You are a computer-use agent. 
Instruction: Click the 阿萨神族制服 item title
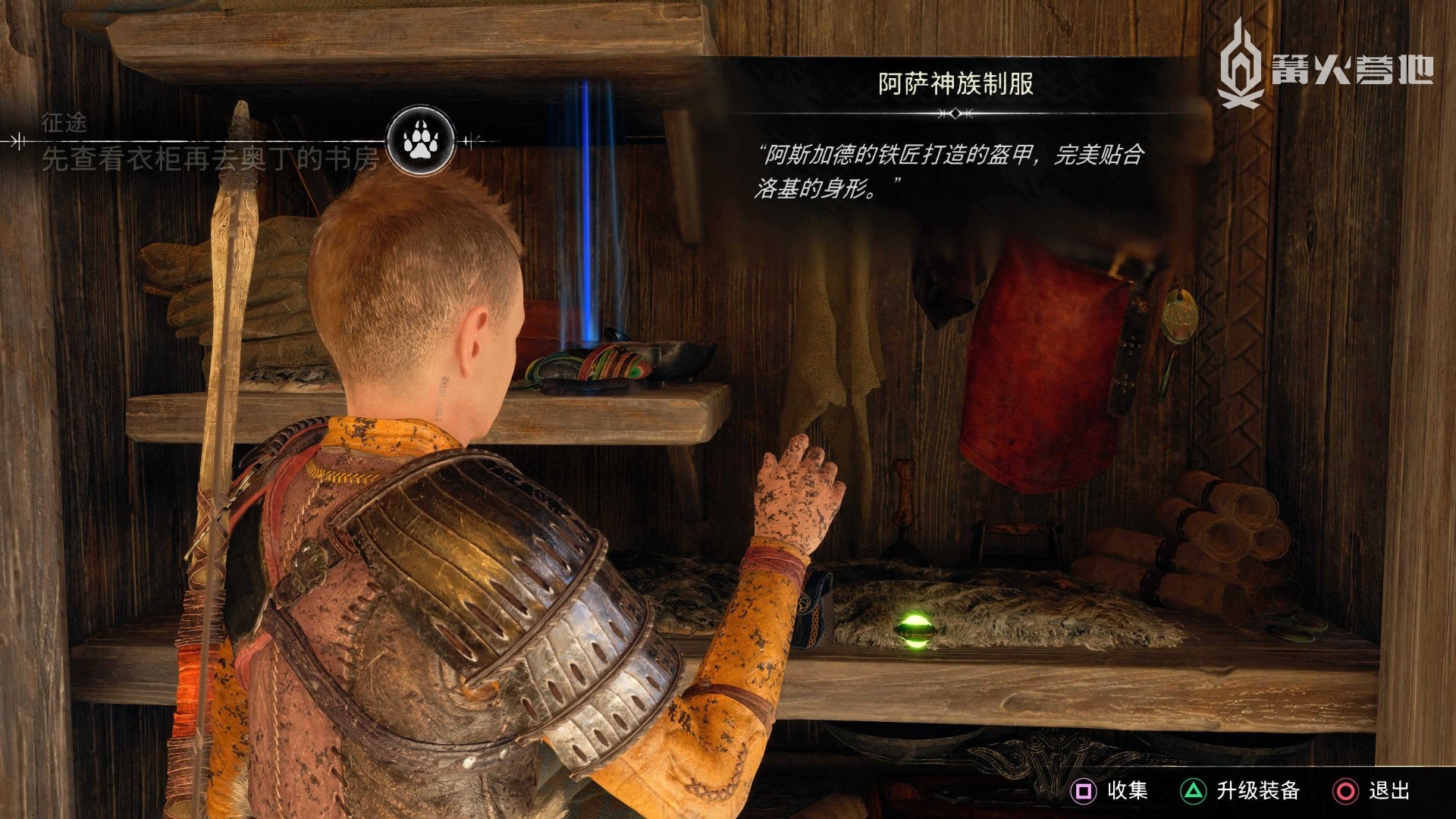coord(955,84)
